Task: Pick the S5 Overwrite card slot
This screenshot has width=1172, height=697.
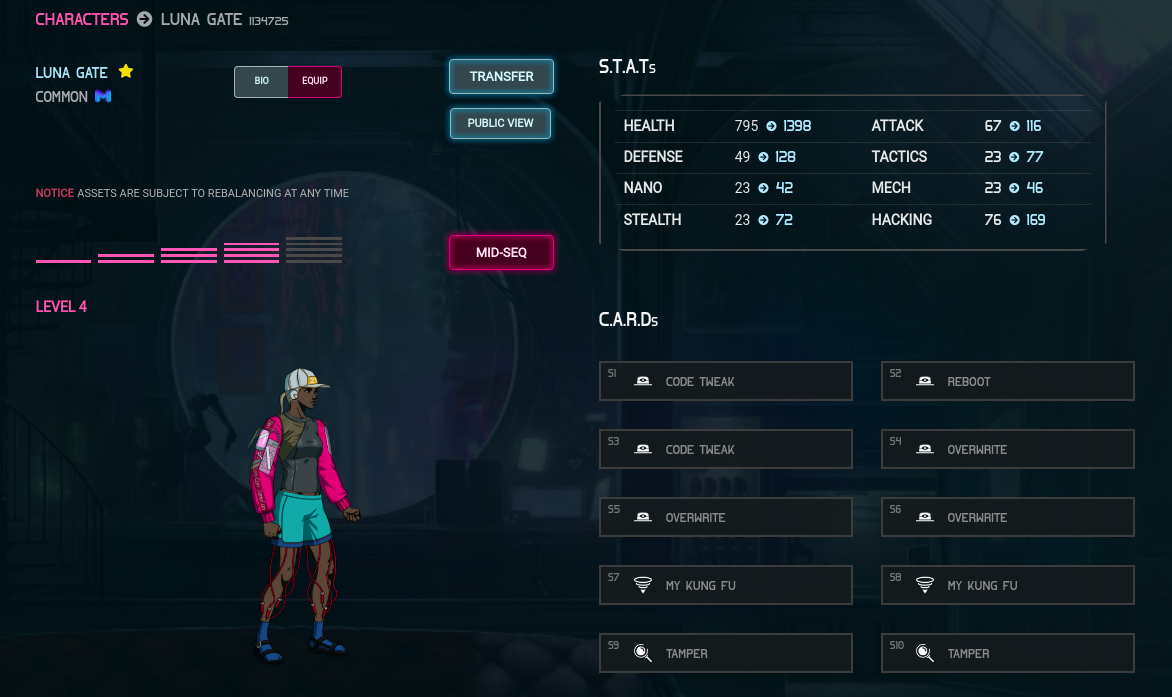Action: point(726,517)
